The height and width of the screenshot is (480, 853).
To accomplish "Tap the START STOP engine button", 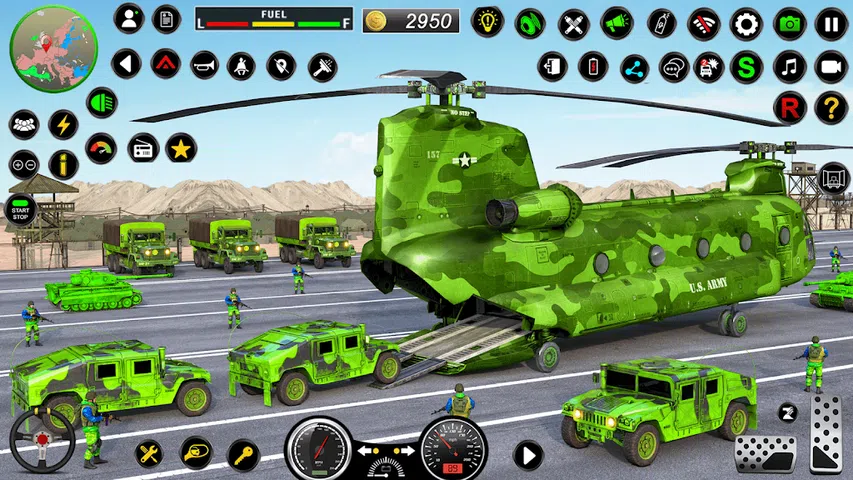I will [20, 209].
